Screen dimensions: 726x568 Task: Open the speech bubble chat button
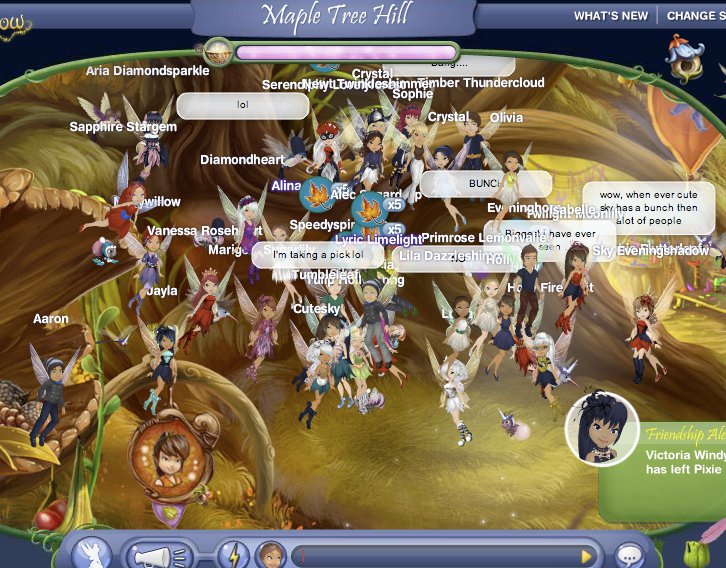pyautogui.click(x=629, y=555)
